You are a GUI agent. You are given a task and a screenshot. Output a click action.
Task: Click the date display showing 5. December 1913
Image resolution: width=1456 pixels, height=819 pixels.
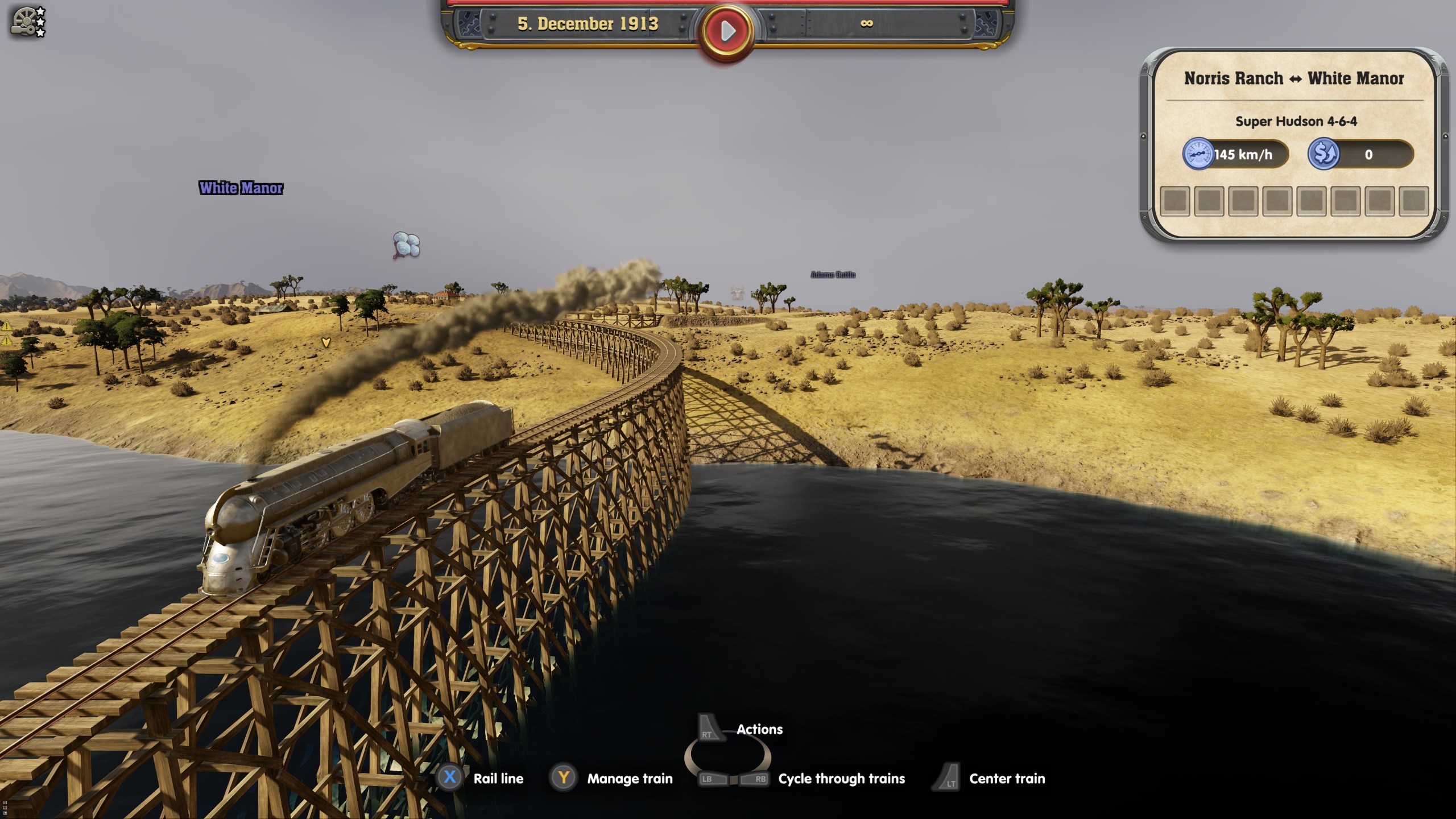point(588,24)
